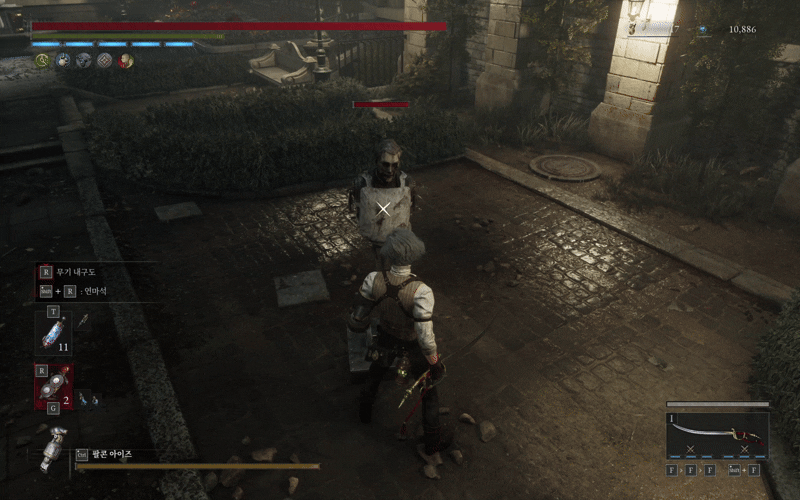Use the red-highlighted grinder belt item
800x500 pixels.
pyautogui.click(x=55, y=385)
